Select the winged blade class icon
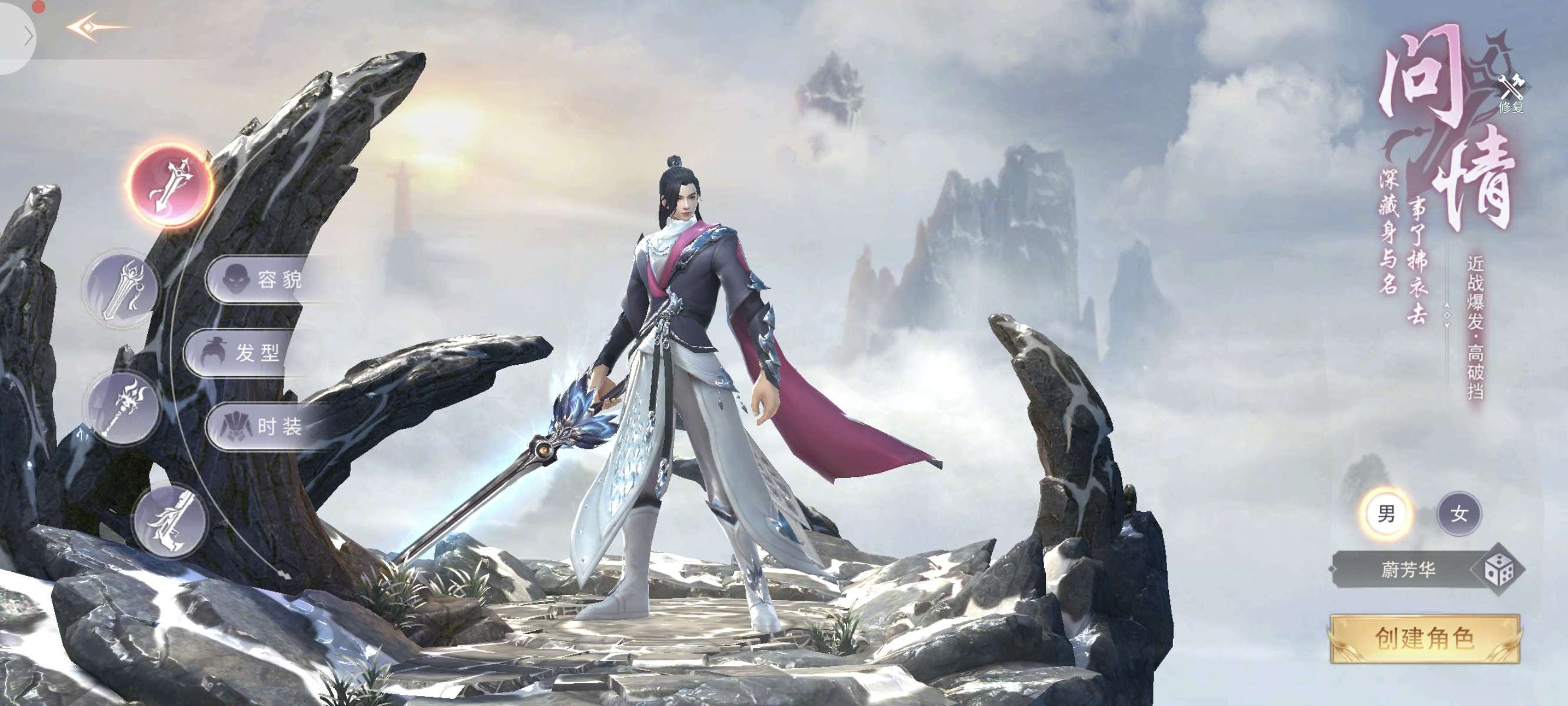This screenshot has width=1568, height=706. (171, 521)
